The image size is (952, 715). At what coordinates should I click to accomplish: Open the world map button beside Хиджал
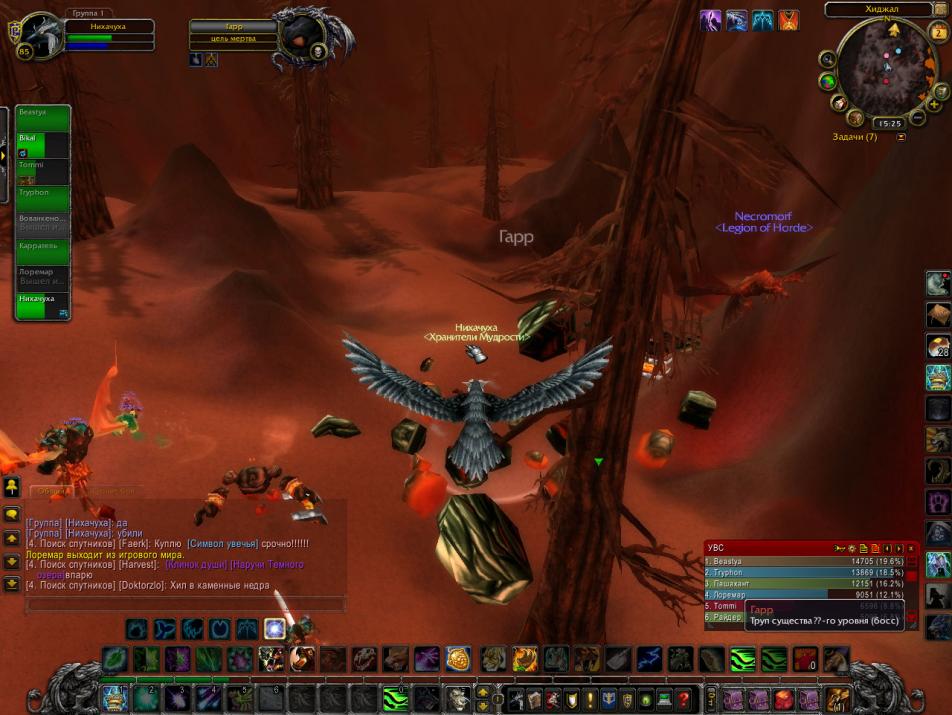click(940, 9)
